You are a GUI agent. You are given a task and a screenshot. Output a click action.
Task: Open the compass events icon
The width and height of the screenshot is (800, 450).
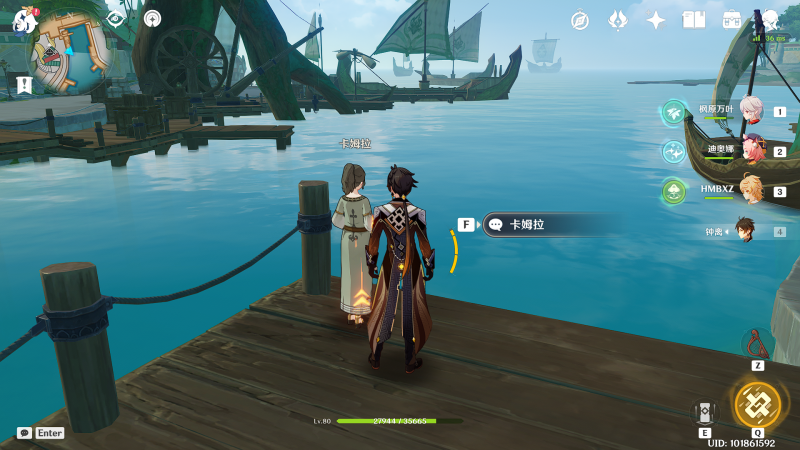580,20
